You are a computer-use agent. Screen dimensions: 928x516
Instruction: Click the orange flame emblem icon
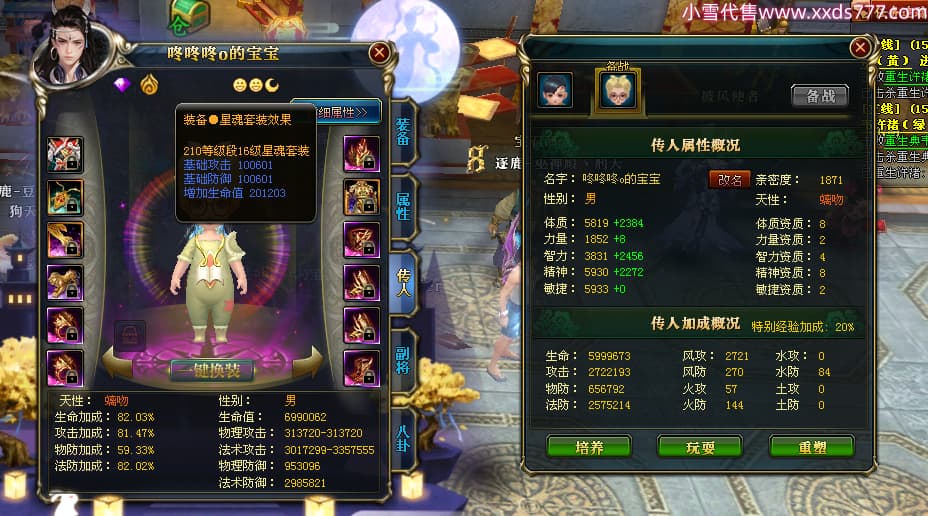pyautogui.click(x=149, y=84)
